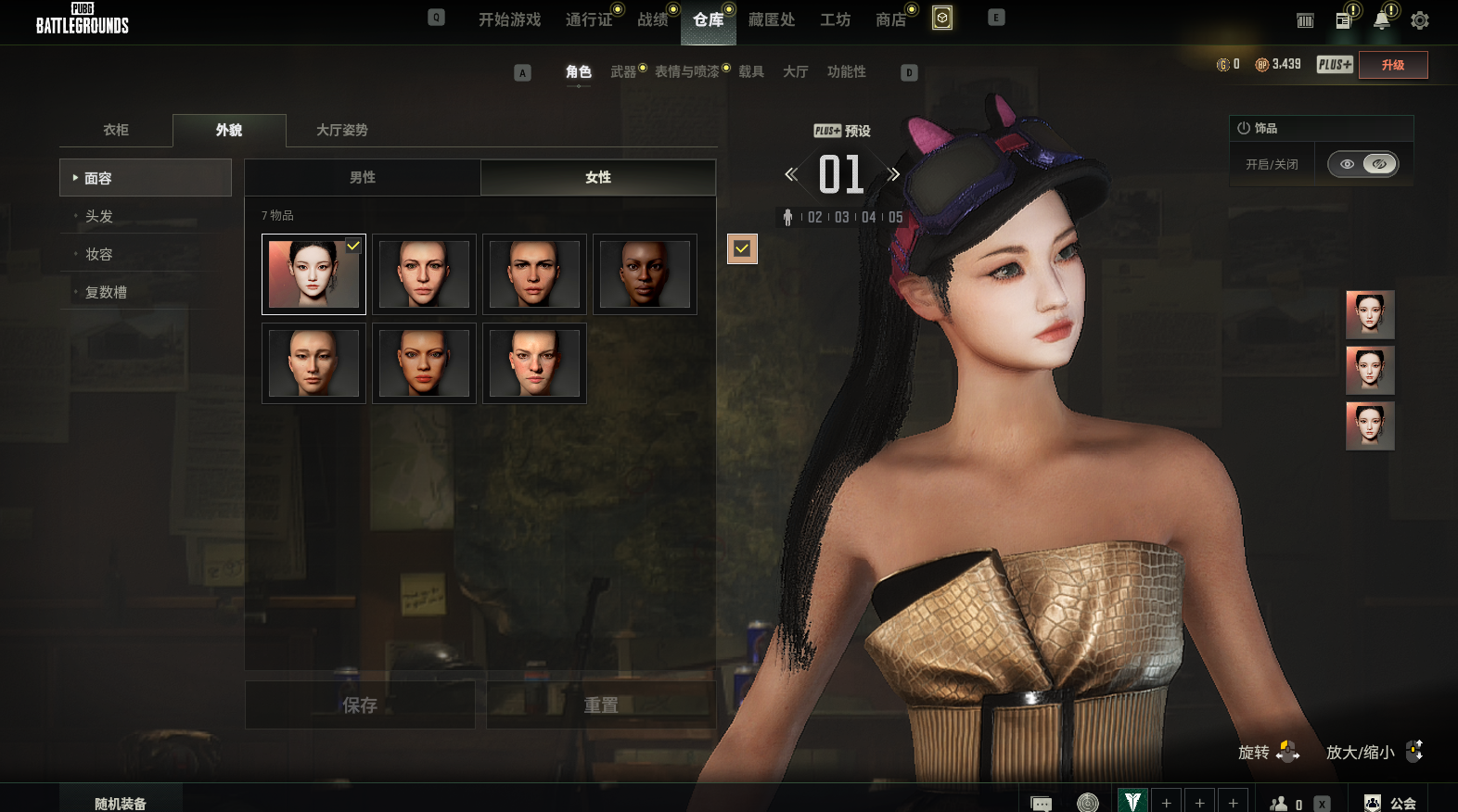Open the 开始游戏 menu
The width and height of the screenshot is (1458, 812).
(x=509, y=19)
